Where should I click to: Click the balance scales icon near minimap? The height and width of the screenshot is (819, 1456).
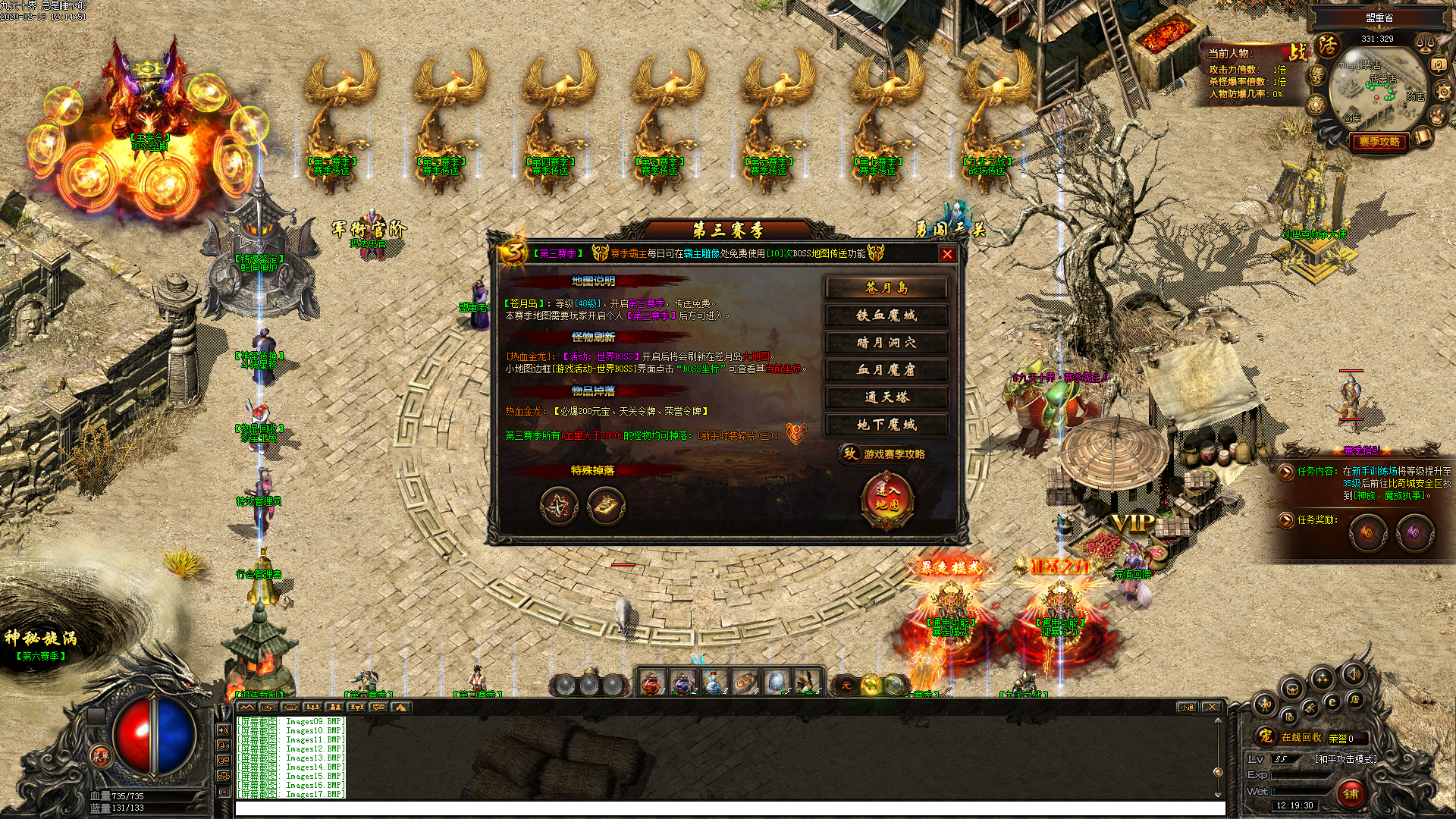tap(1425, 43)
